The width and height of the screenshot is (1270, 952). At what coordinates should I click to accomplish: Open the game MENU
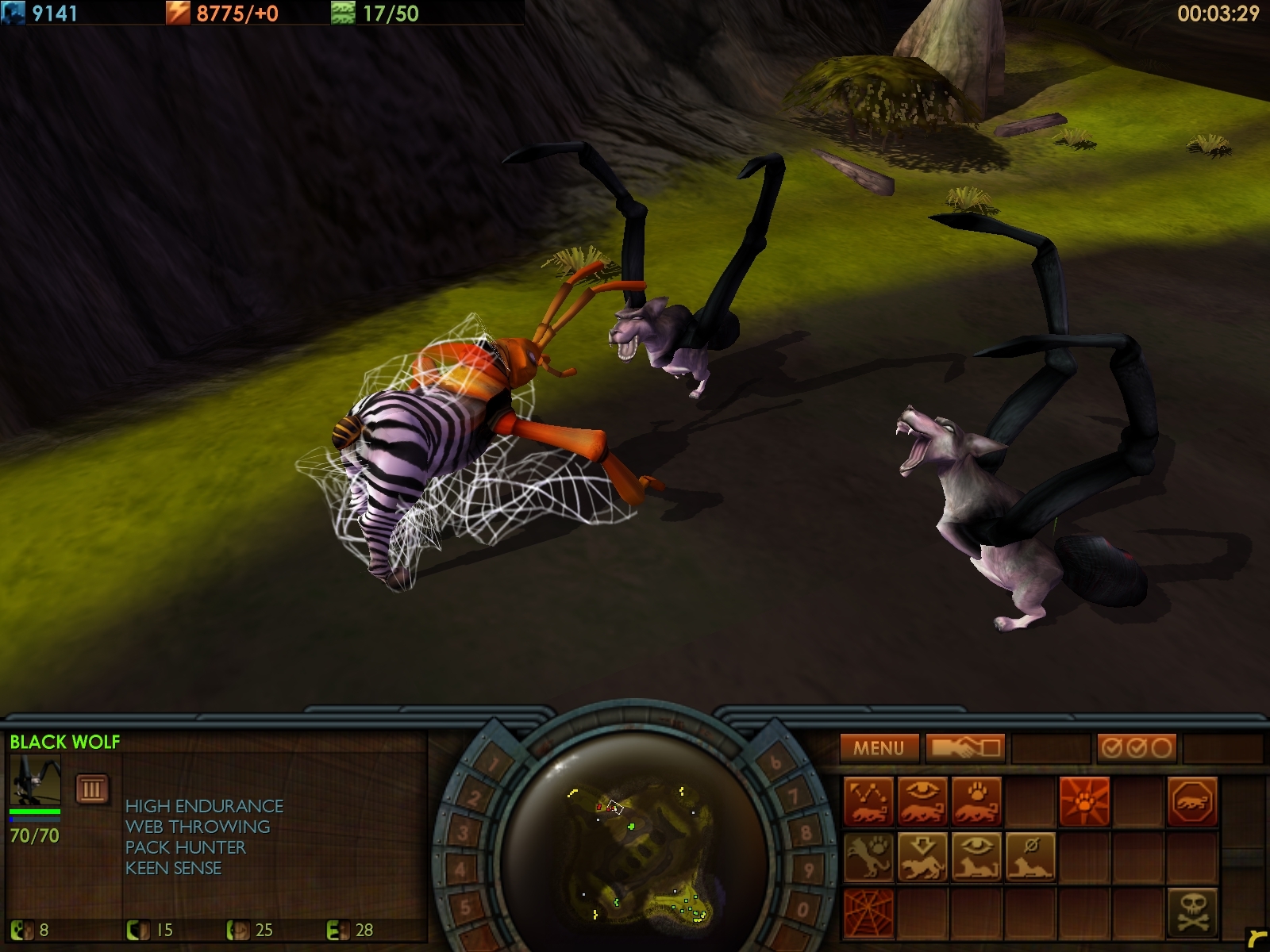tap(879, 747)
